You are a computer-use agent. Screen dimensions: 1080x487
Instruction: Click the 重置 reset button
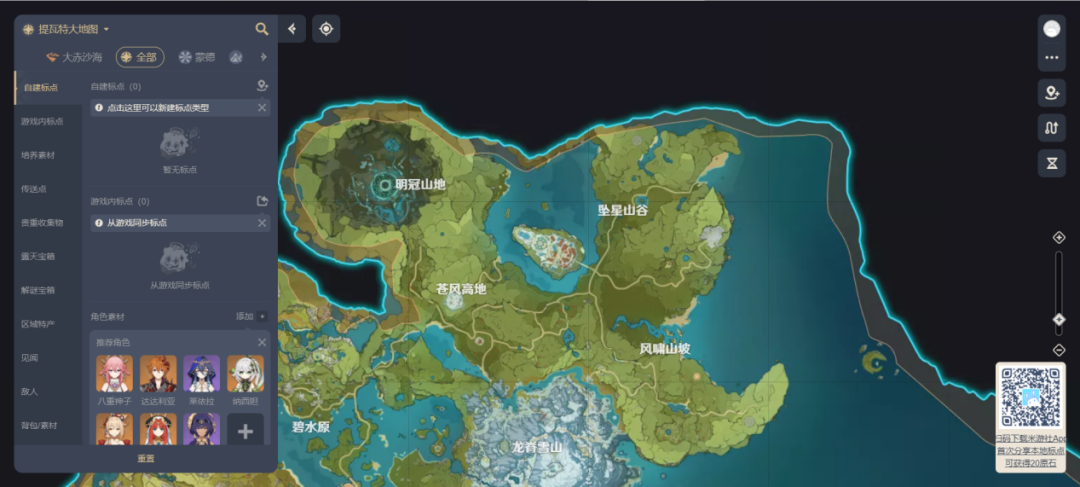pos(146,458)
